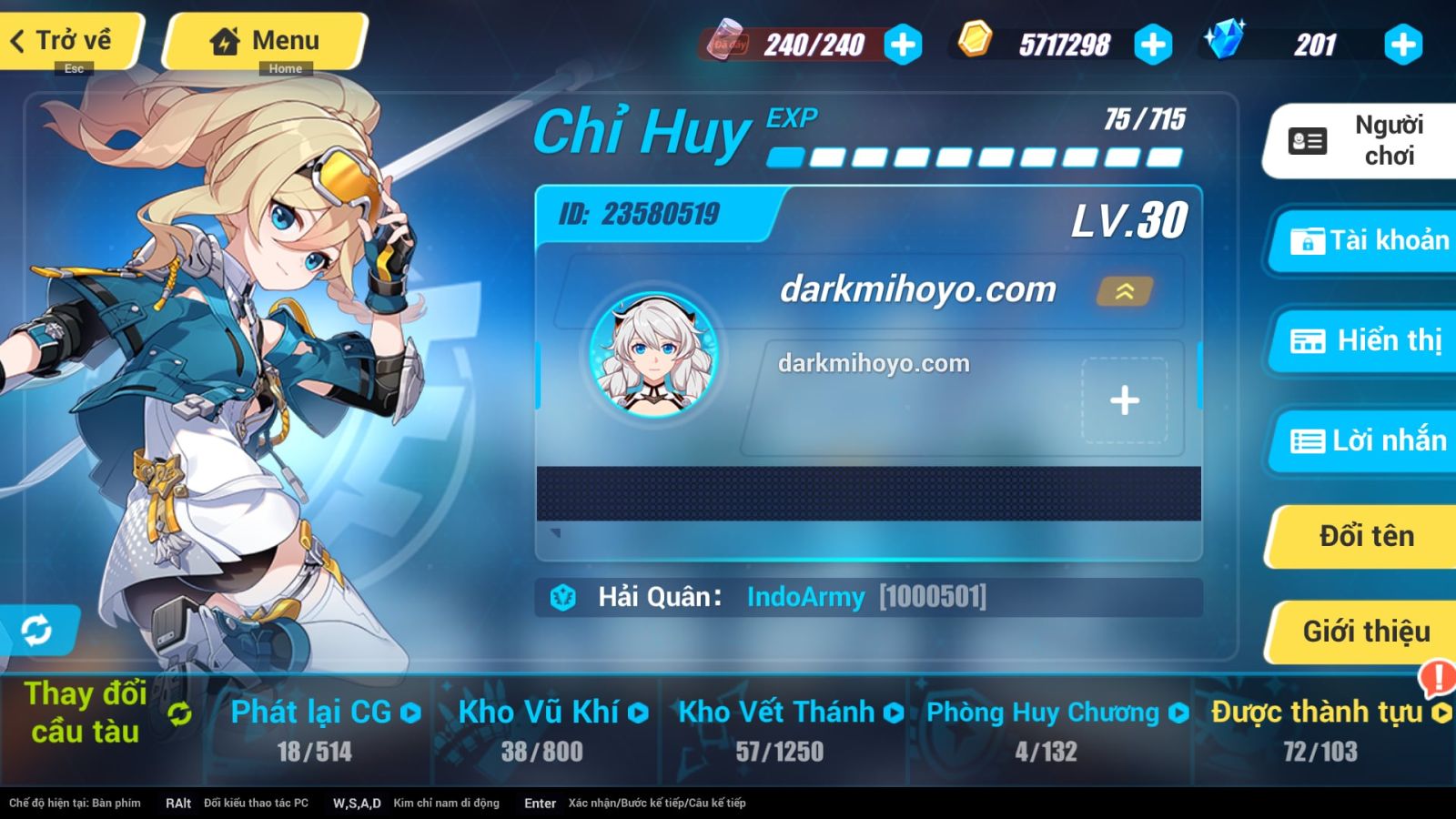
Task: Open the Menu from the top bar
Action: (x=264, y=40)
